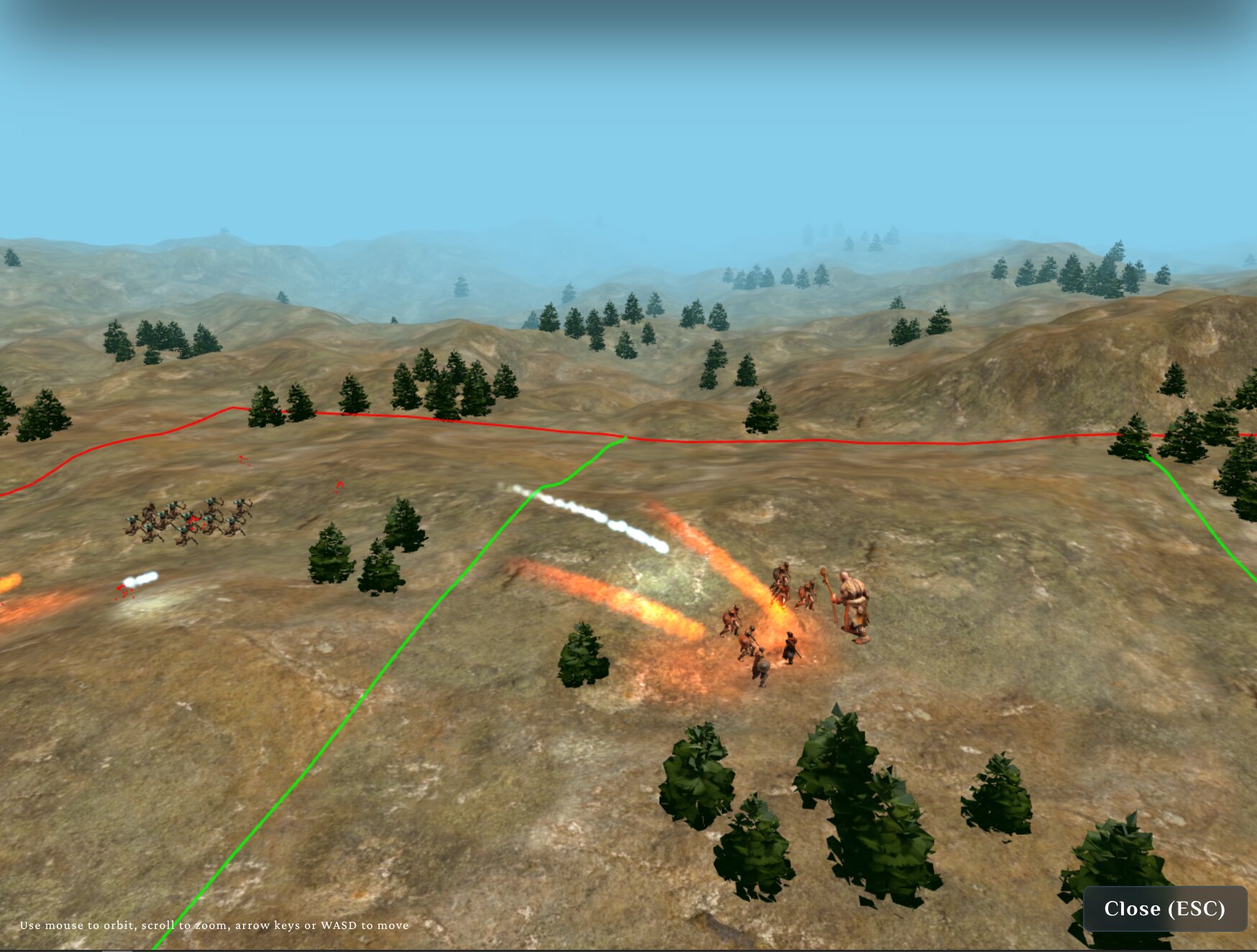Click where the red and green lines intersect
The image size is (1257, 952).
627,436
